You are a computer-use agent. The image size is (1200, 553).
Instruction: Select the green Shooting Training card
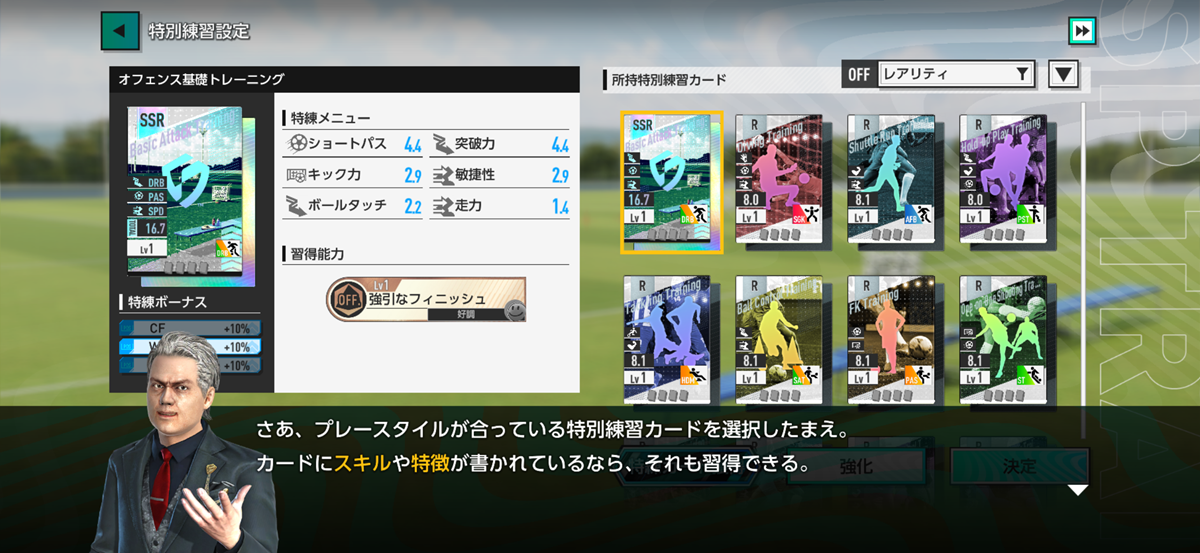[1003, 338]
